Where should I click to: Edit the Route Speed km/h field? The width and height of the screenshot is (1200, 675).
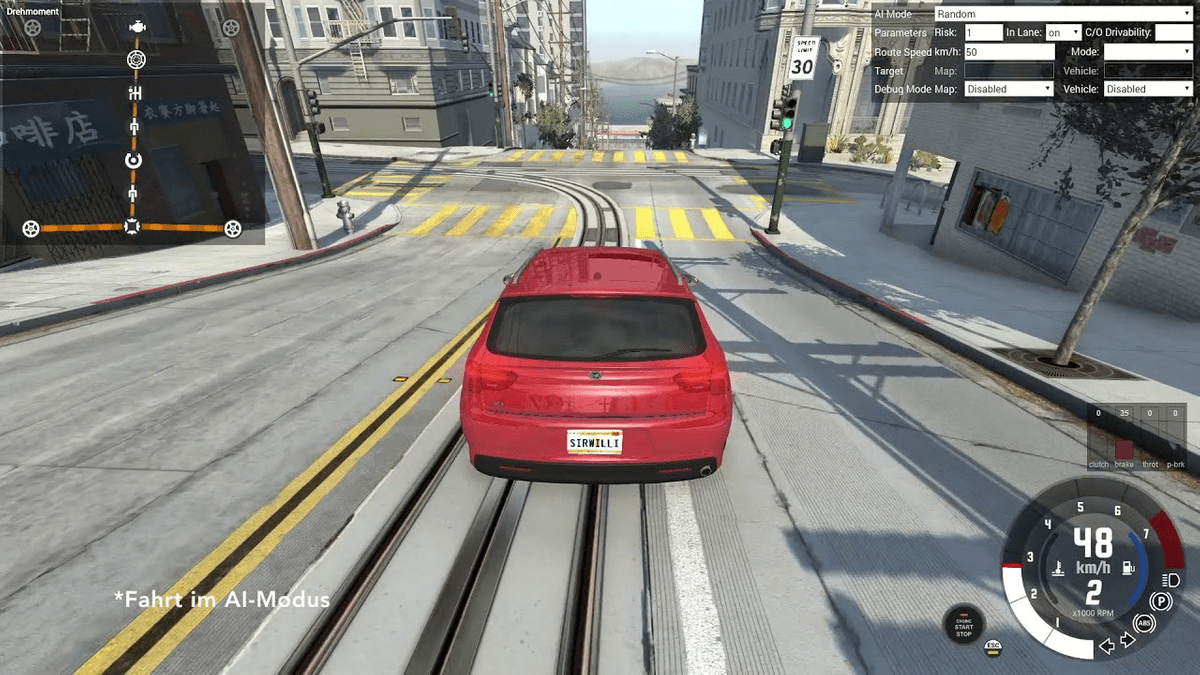coord(1009,52)
